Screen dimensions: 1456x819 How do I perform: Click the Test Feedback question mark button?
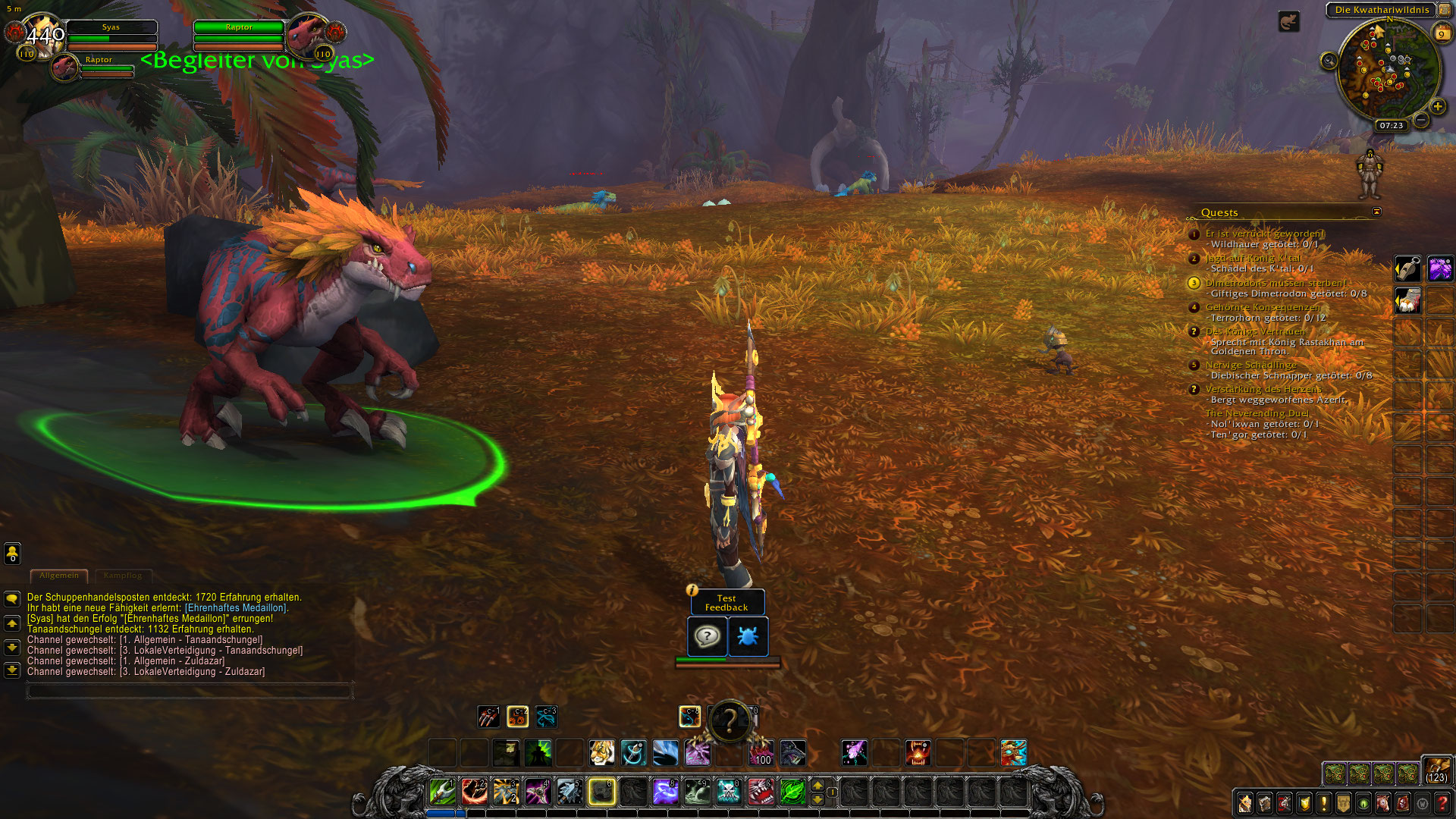(x=707, y=636)
